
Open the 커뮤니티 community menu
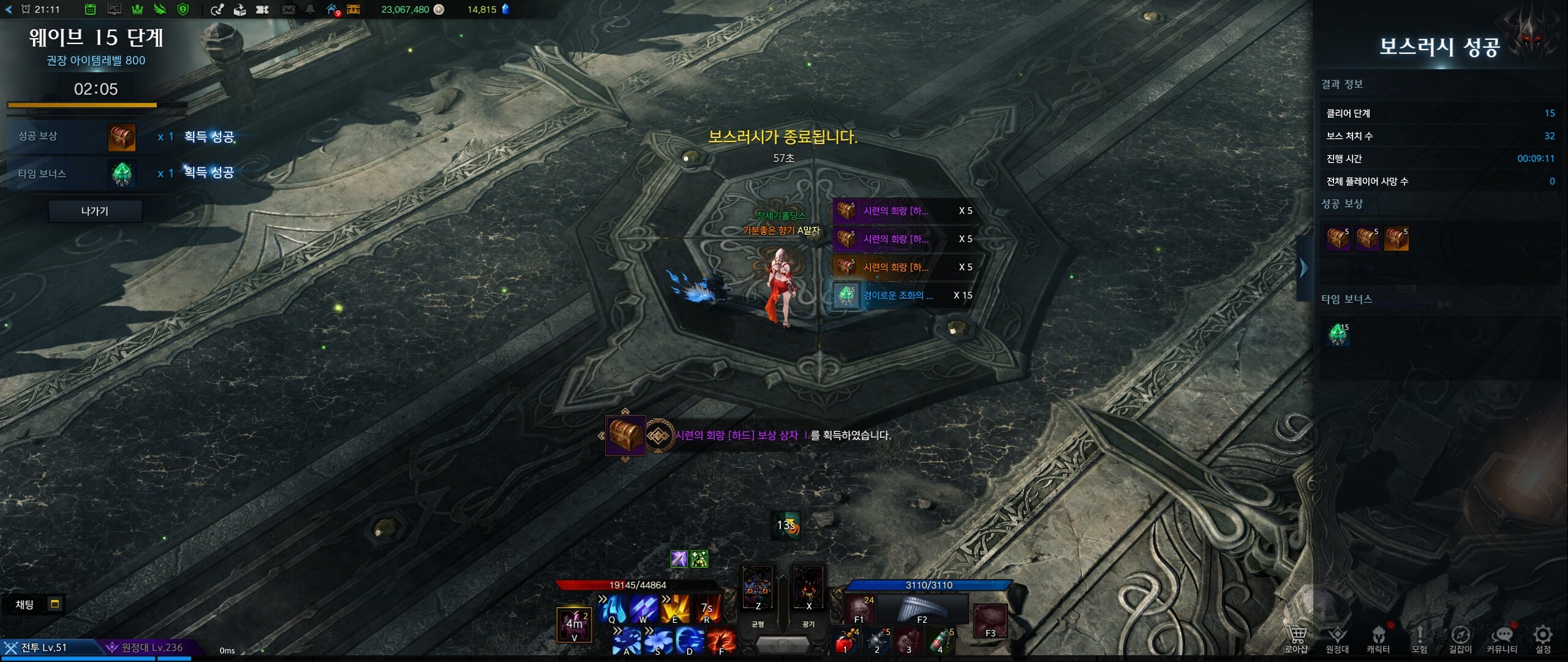coord(1502,639)
